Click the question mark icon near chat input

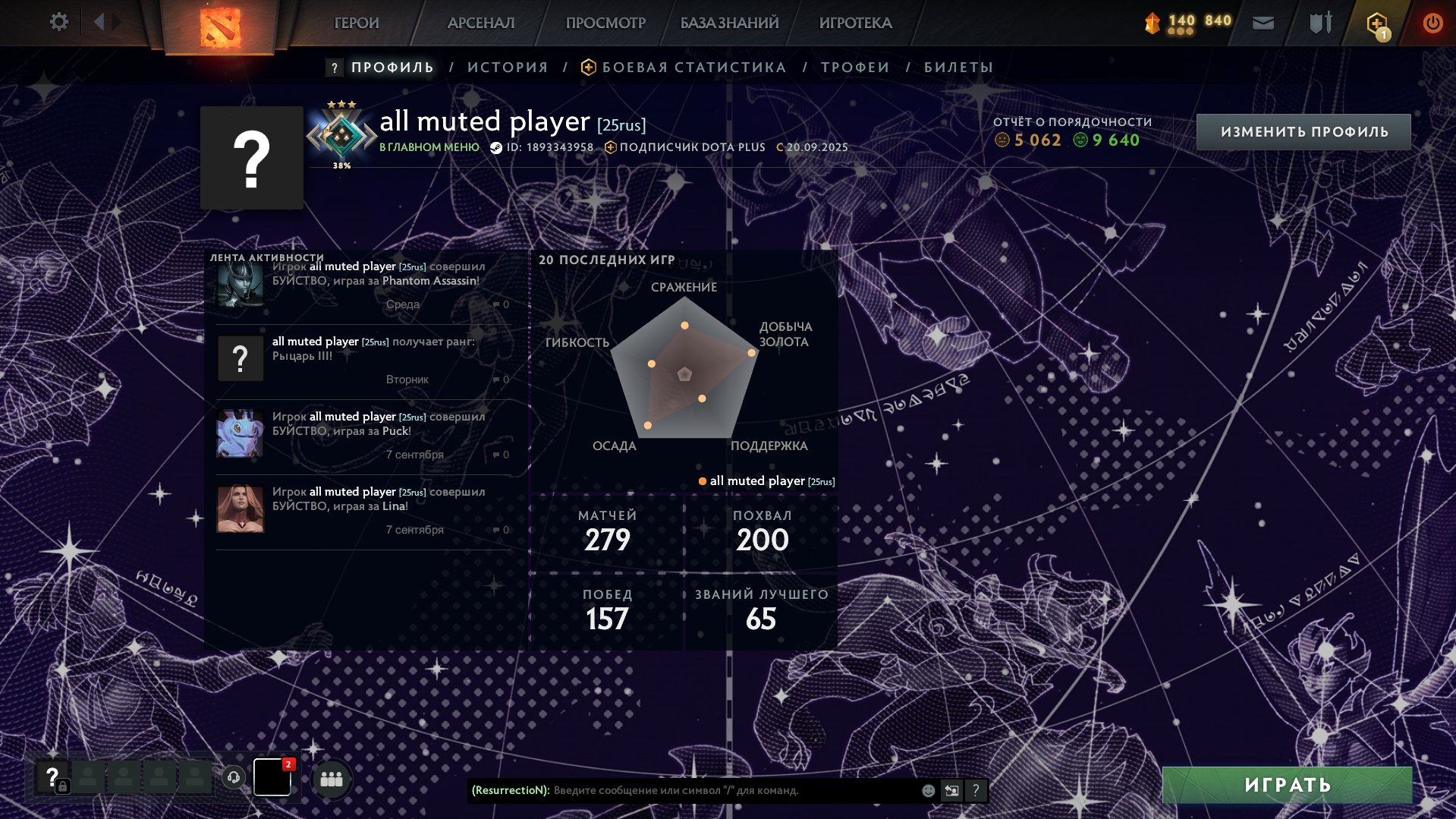click(x=976, y=790)
